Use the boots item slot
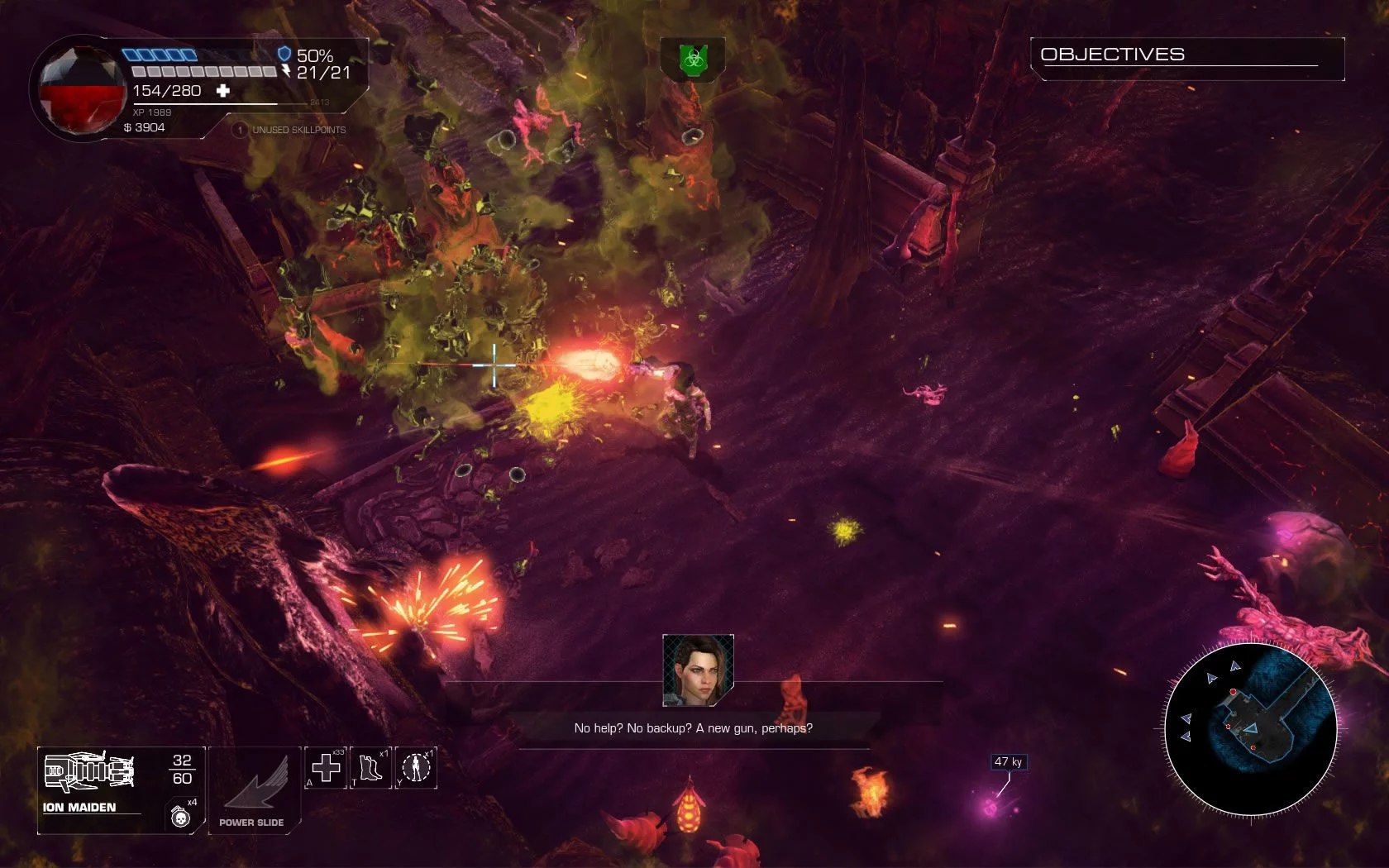This screenshot has height=868, width=1389. pos(371,768)
